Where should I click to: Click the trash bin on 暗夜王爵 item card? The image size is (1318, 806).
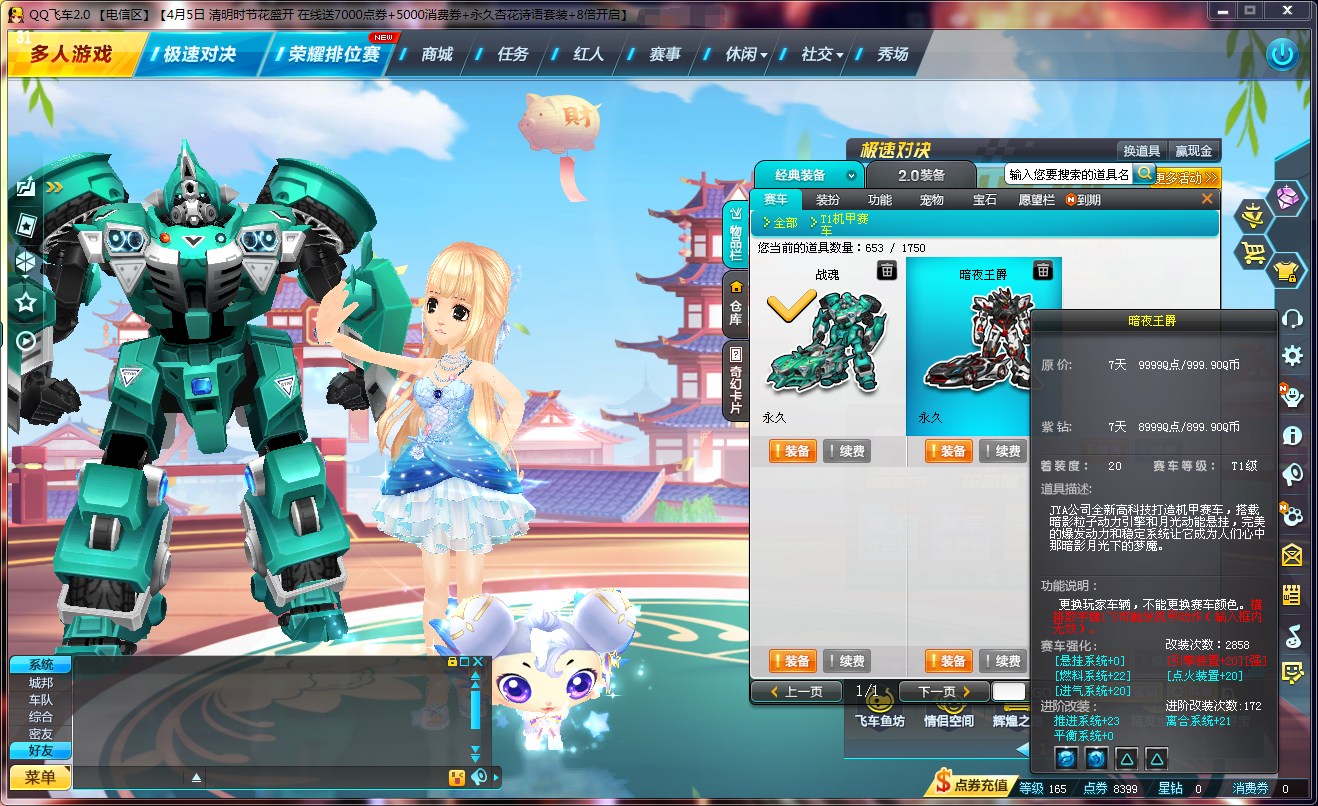[x=1044, y=271]
